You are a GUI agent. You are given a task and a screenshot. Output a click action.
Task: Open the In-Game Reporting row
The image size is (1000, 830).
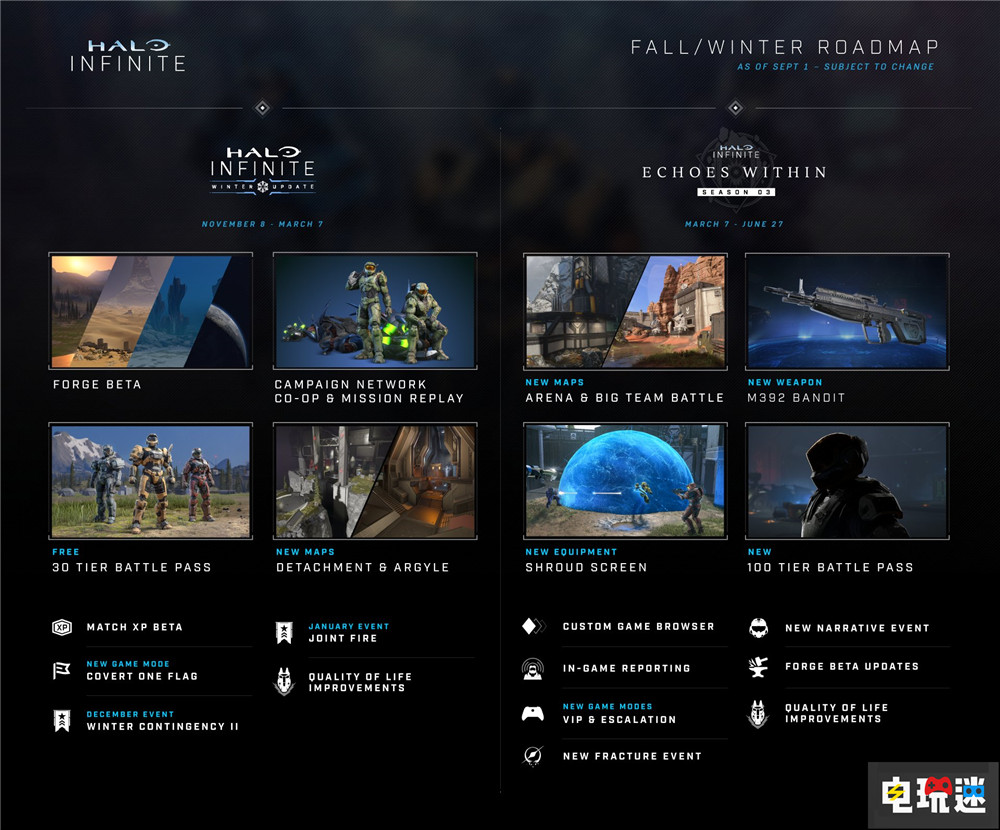pyautogui.click(x=626, y=668)
